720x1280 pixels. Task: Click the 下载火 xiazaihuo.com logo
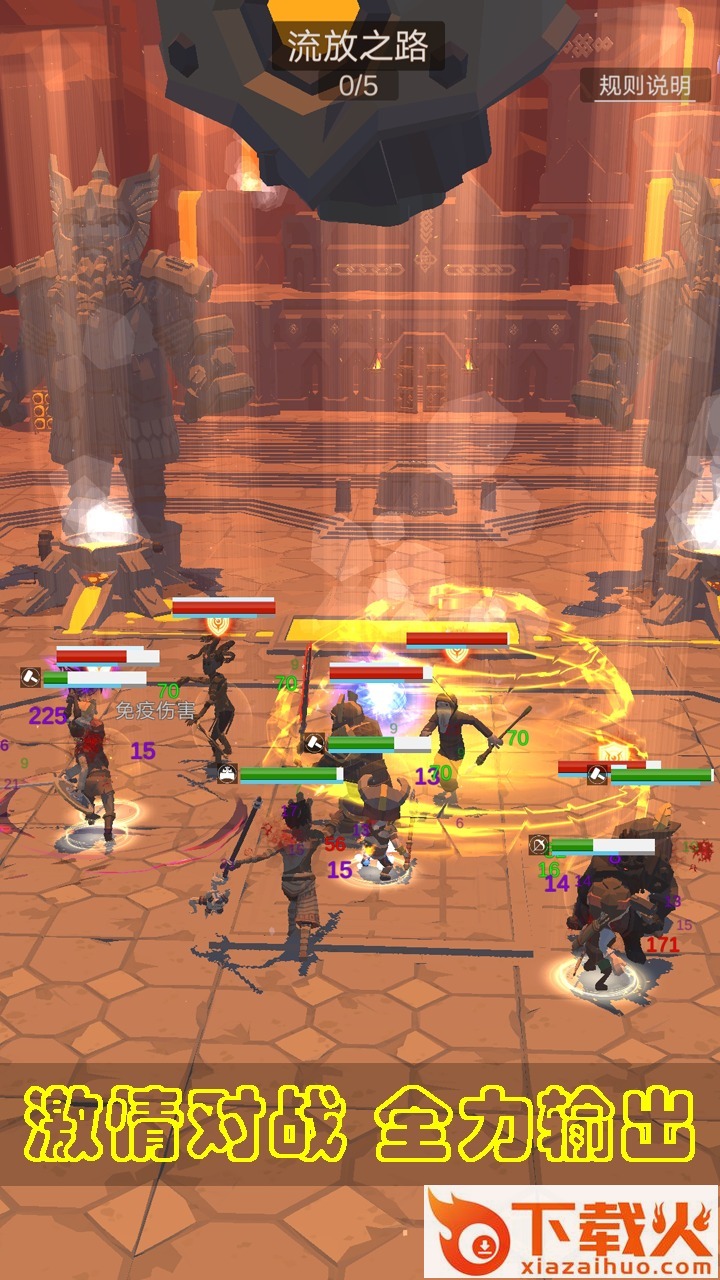coord(571,1231)
